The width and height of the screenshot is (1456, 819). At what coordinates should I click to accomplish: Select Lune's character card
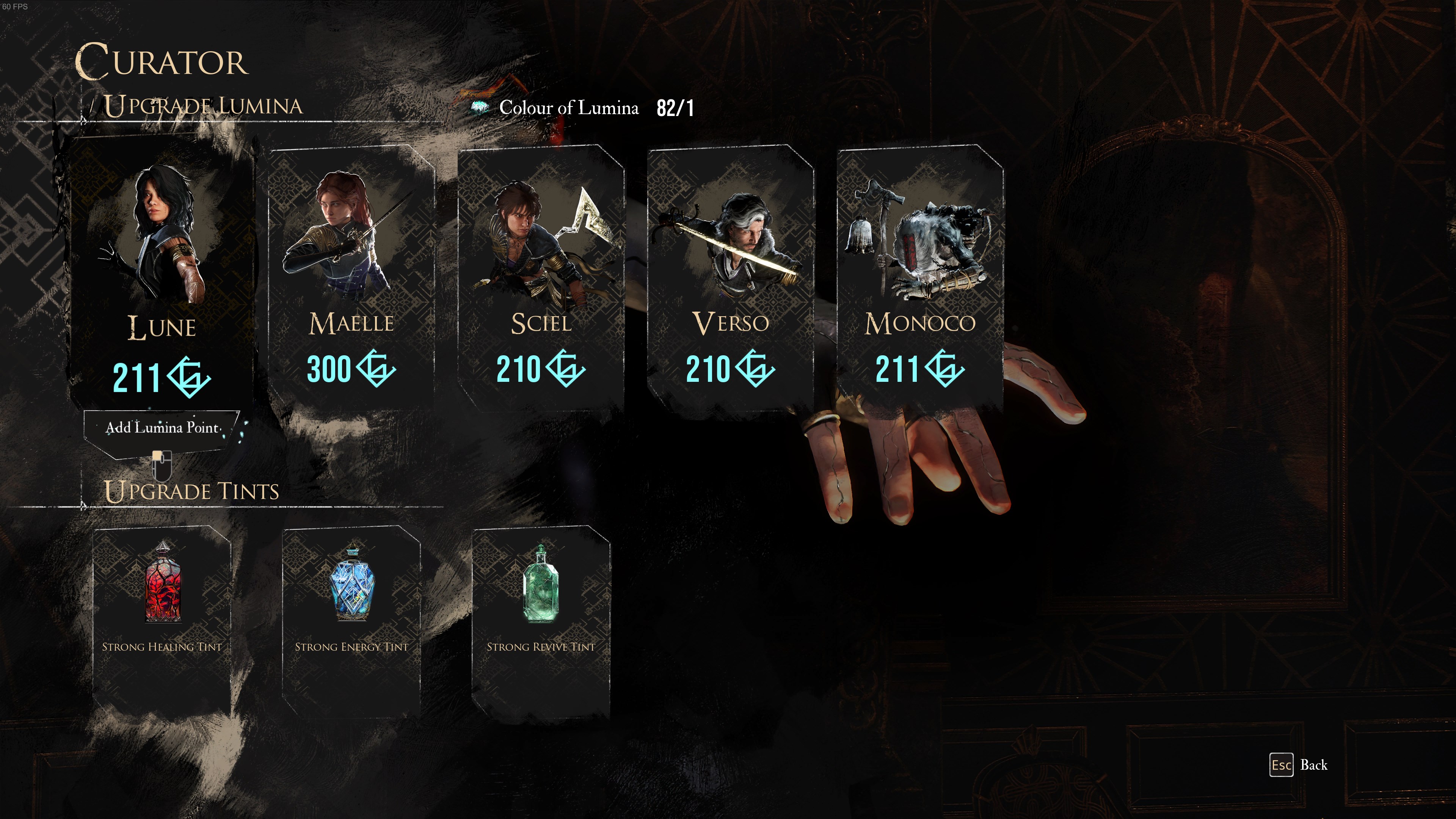pyautogui.click(x=161, y=271)
